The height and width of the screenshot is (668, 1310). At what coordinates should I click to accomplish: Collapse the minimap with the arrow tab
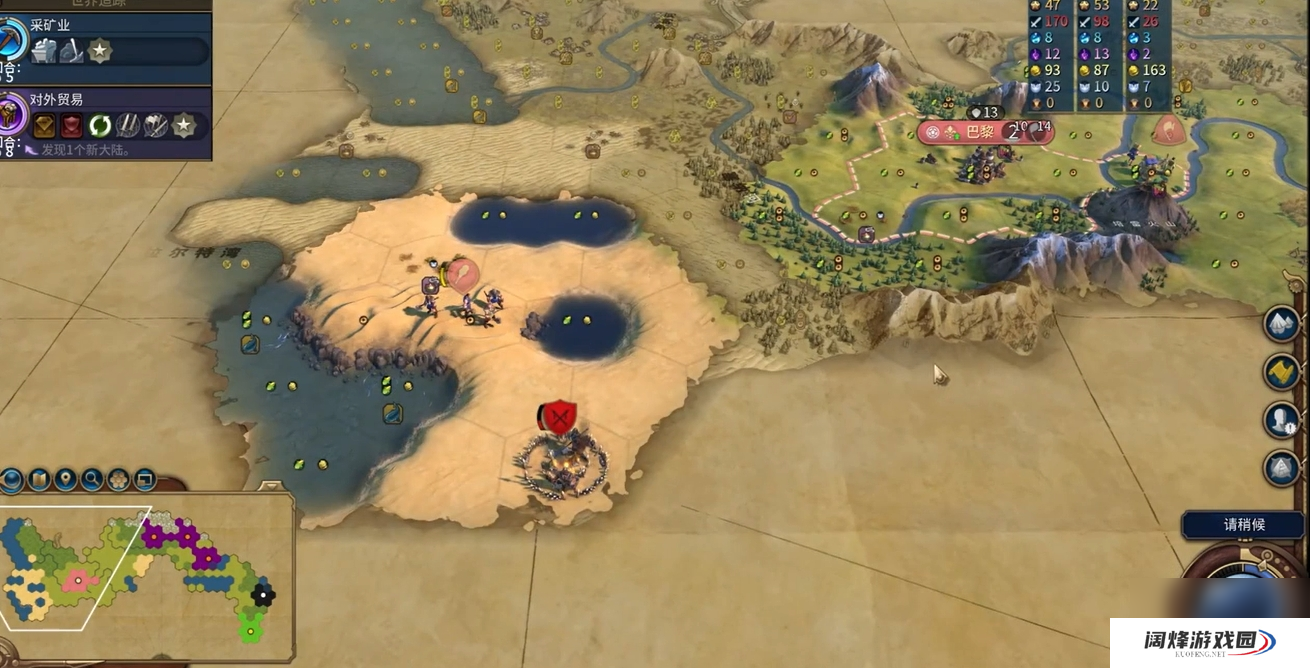(271, 488)
